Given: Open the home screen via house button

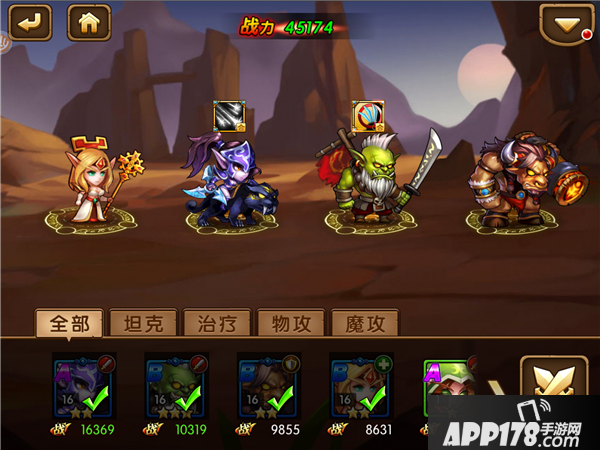Looking at the screenshot, I should click(88, 21).
